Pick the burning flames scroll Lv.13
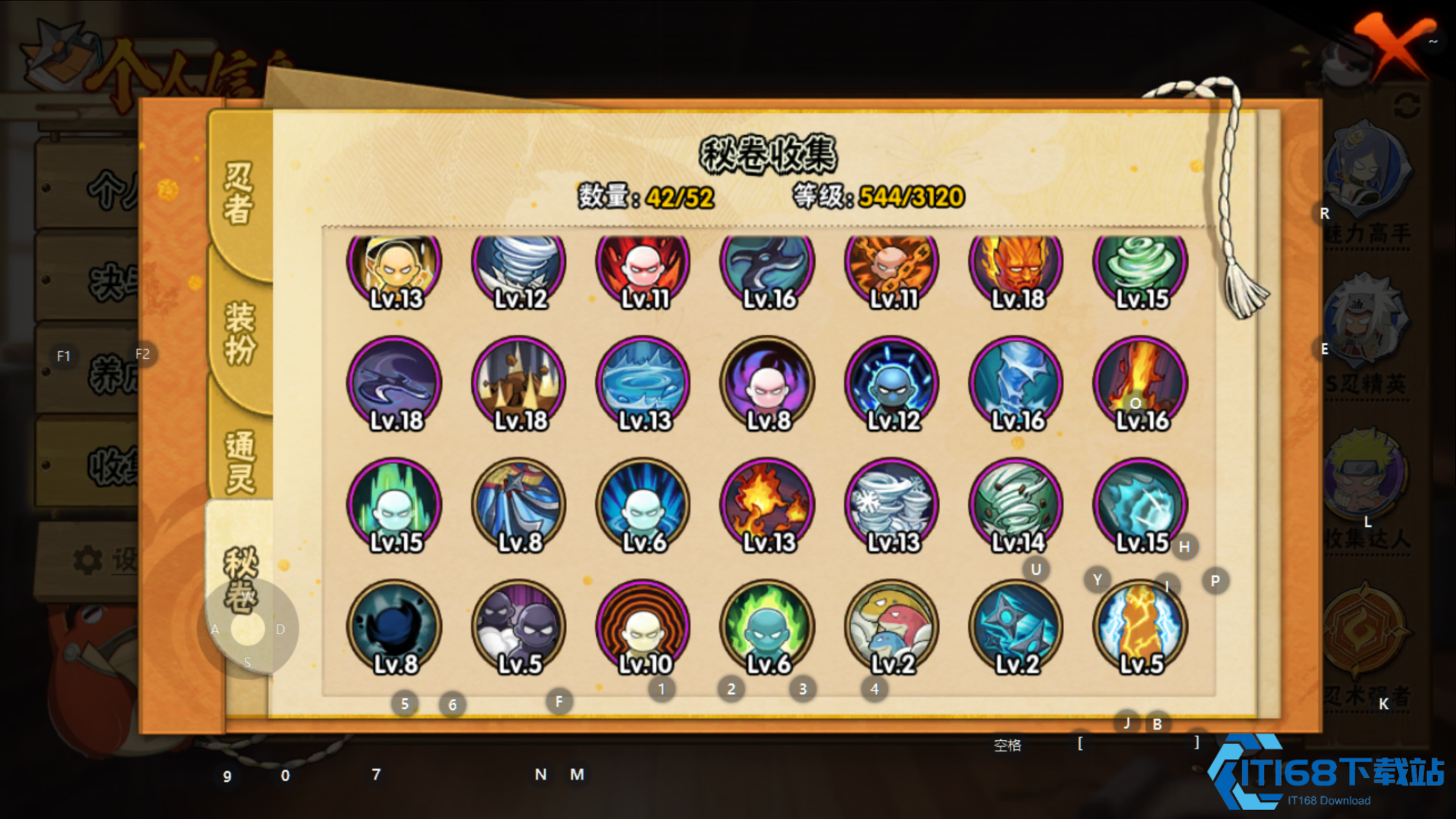 pyautogui.click(x=768, y=506)
